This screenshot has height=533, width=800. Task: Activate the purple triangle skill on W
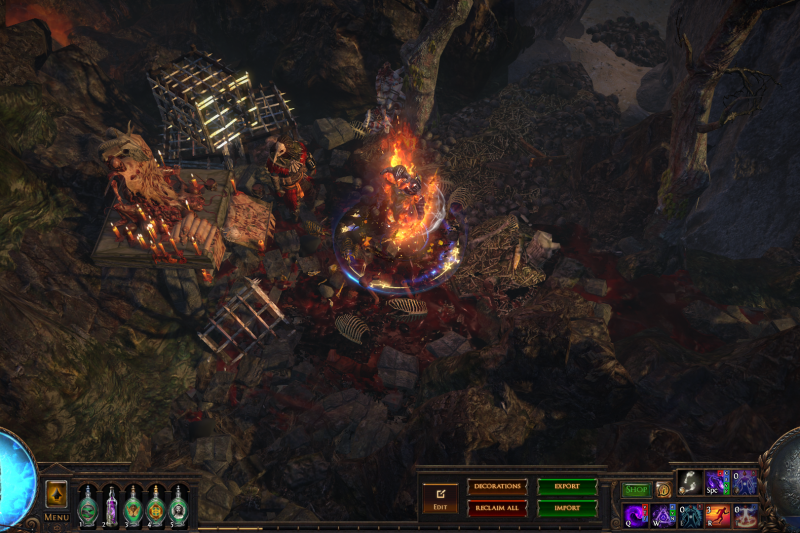point(663,516)
